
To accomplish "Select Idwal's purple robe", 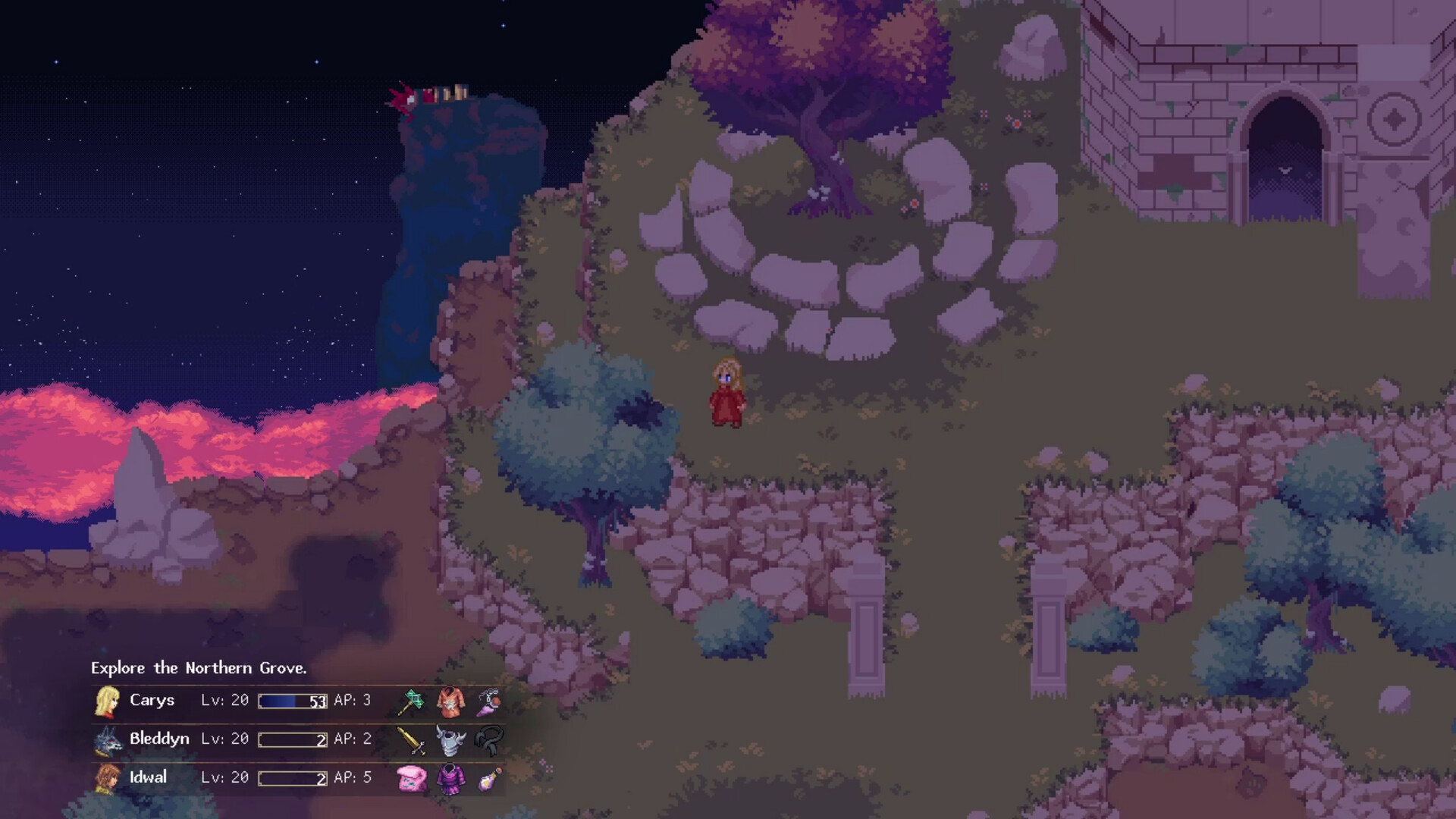I will [450, 779].
